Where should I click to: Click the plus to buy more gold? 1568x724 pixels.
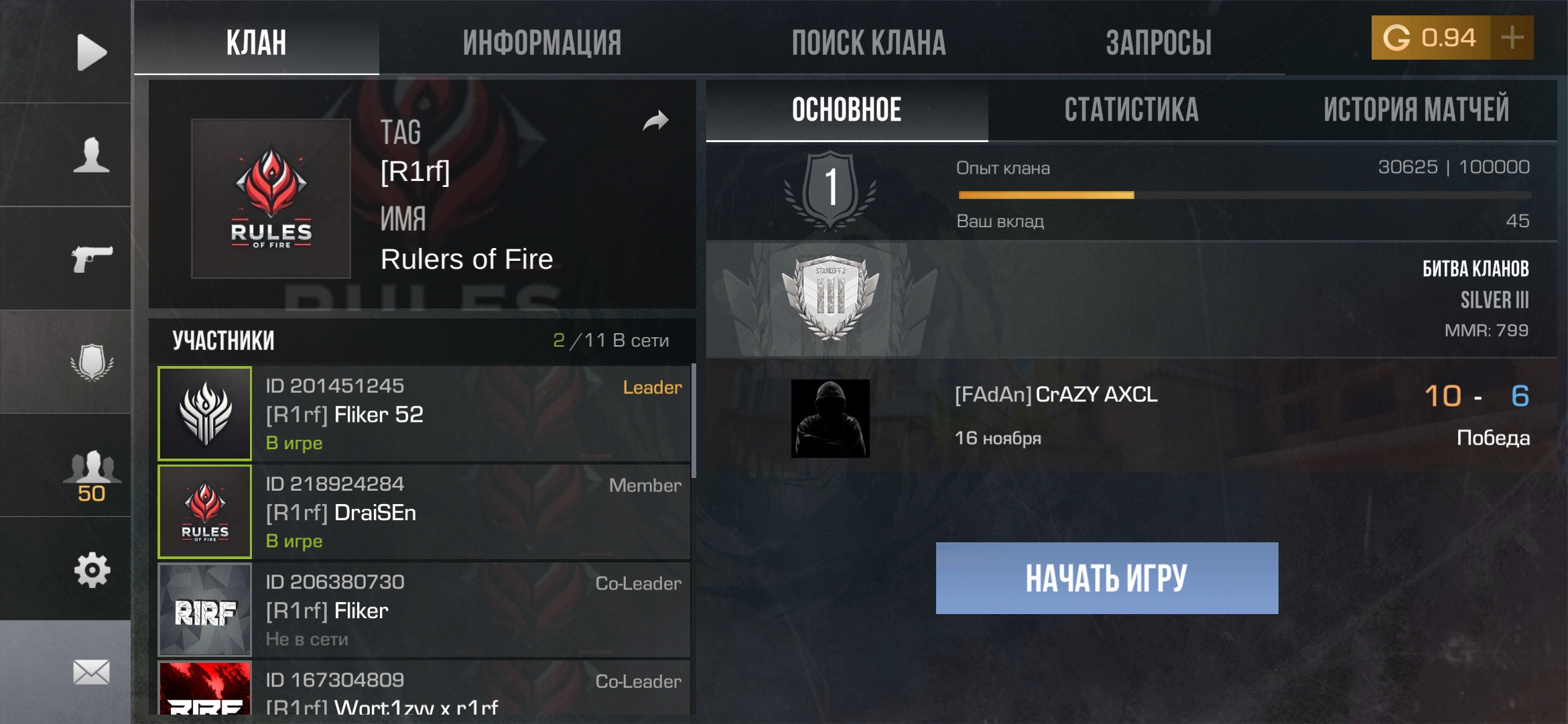(x=1511, y=38)
